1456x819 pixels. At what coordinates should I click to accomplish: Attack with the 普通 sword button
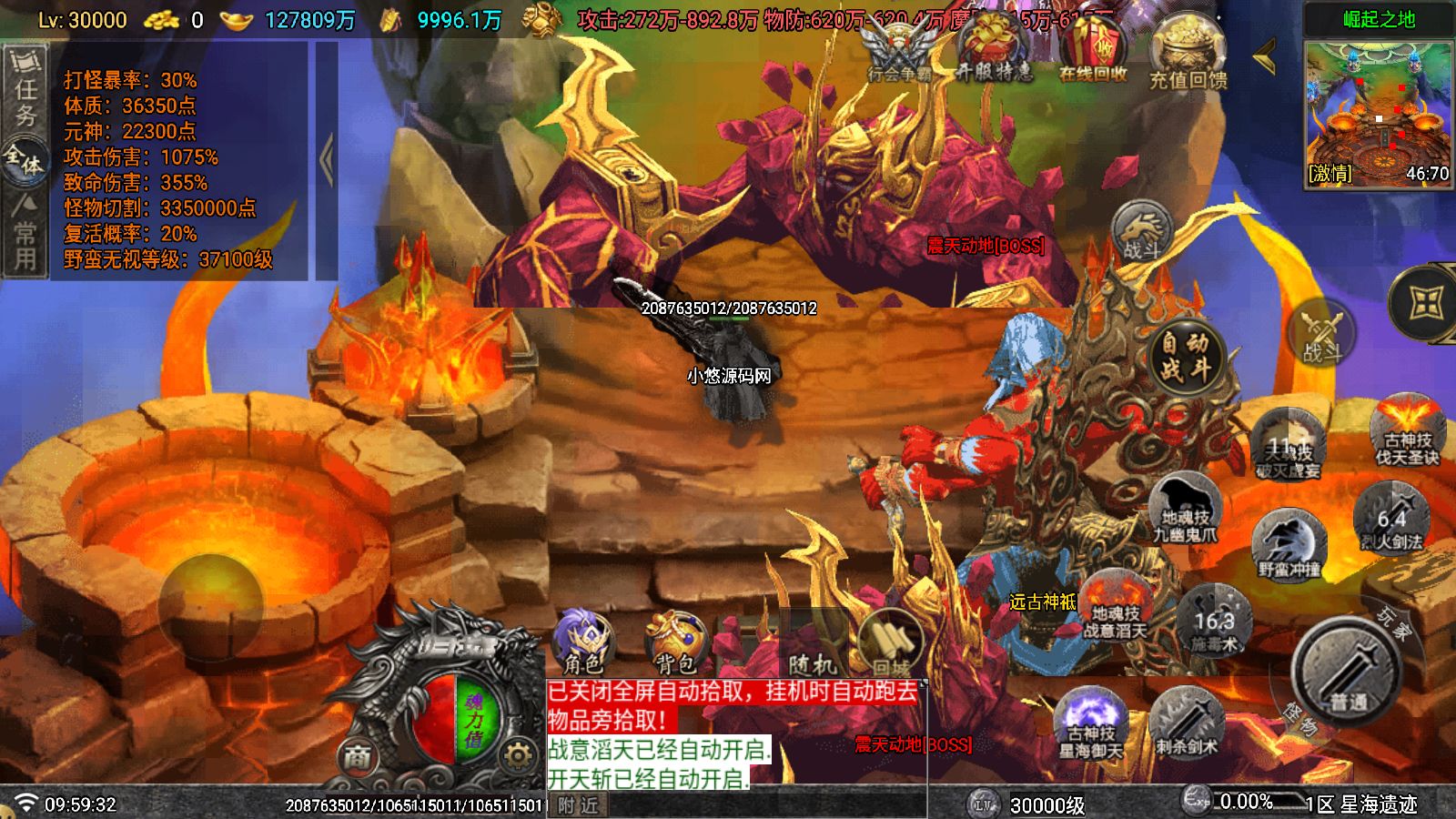[x=1348, y=675]
